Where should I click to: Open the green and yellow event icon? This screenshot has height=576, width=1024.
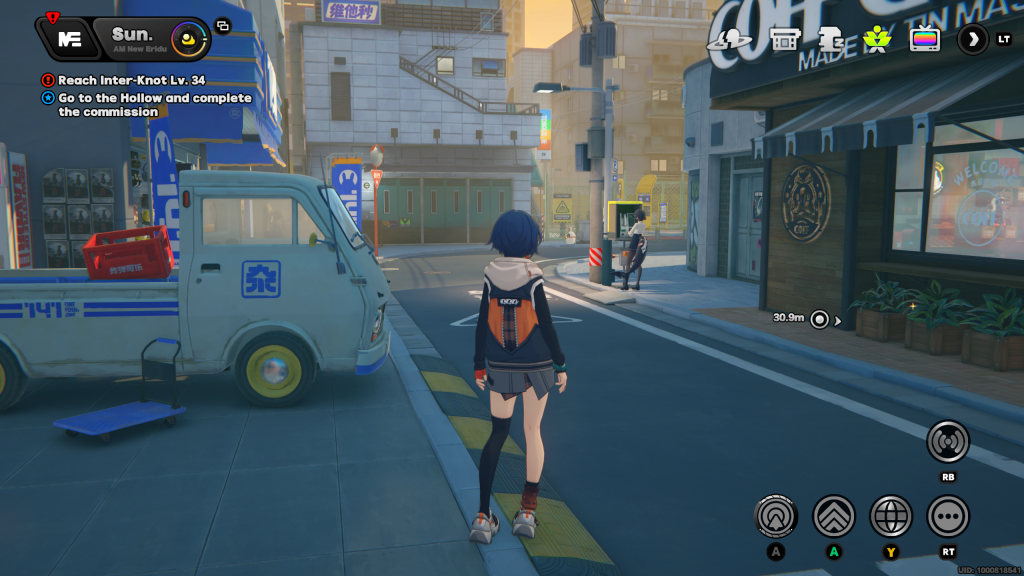pyautogui.click(x=877, y=40)
